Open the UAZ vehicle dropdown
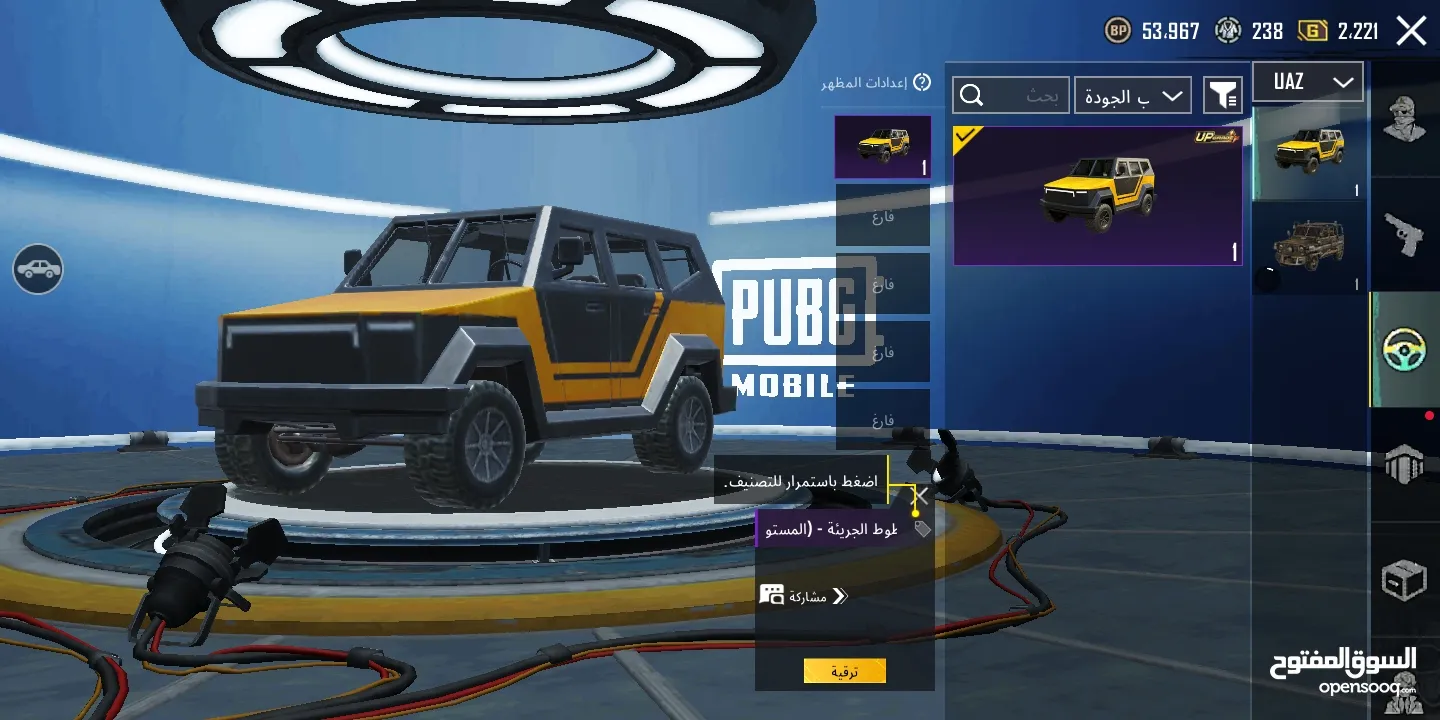Viewport: 1440px width, 720px height. [1307, 81]
